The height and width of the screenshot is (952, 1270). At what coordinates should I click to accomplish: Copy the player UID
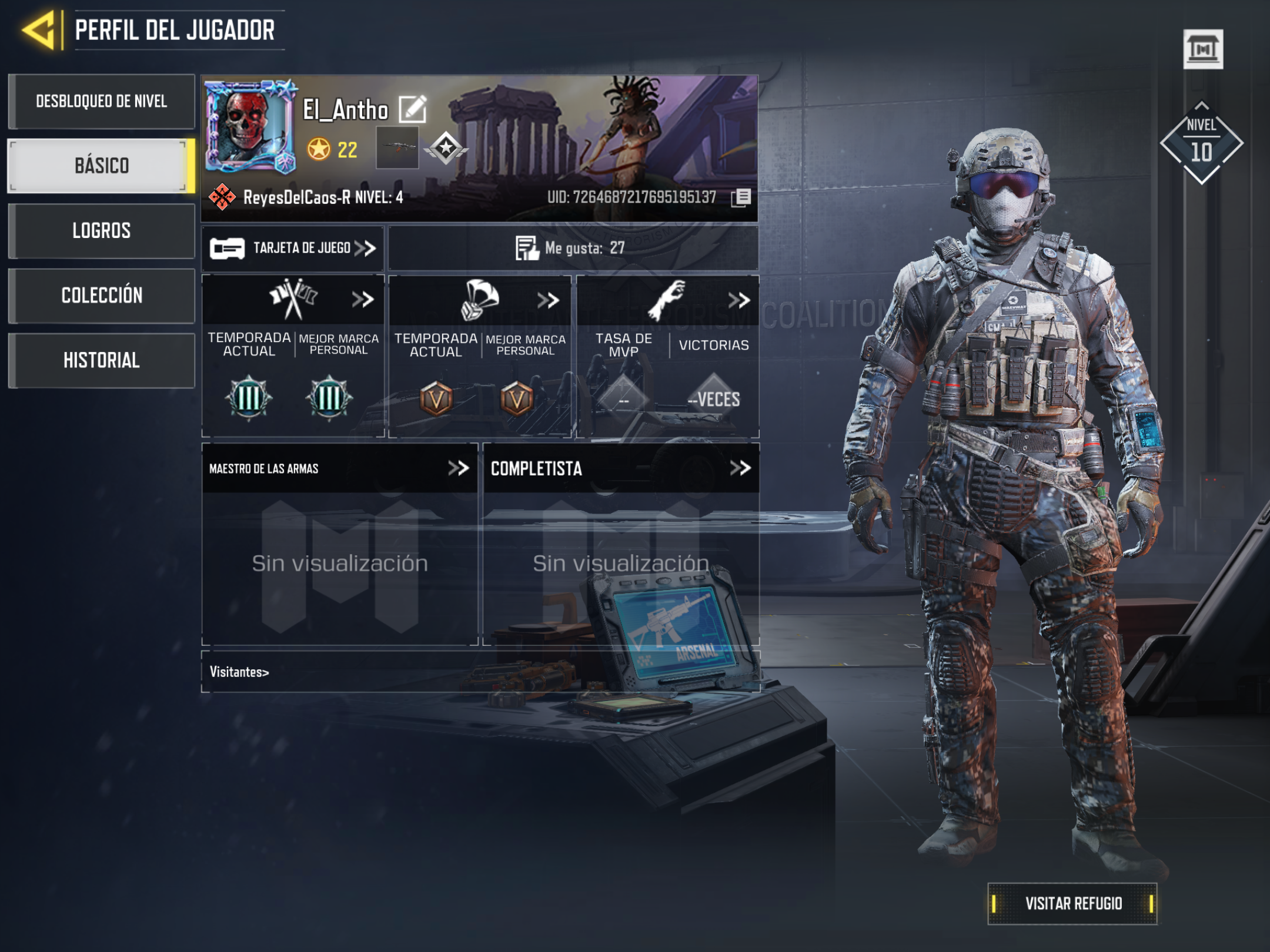pos(742,197)
